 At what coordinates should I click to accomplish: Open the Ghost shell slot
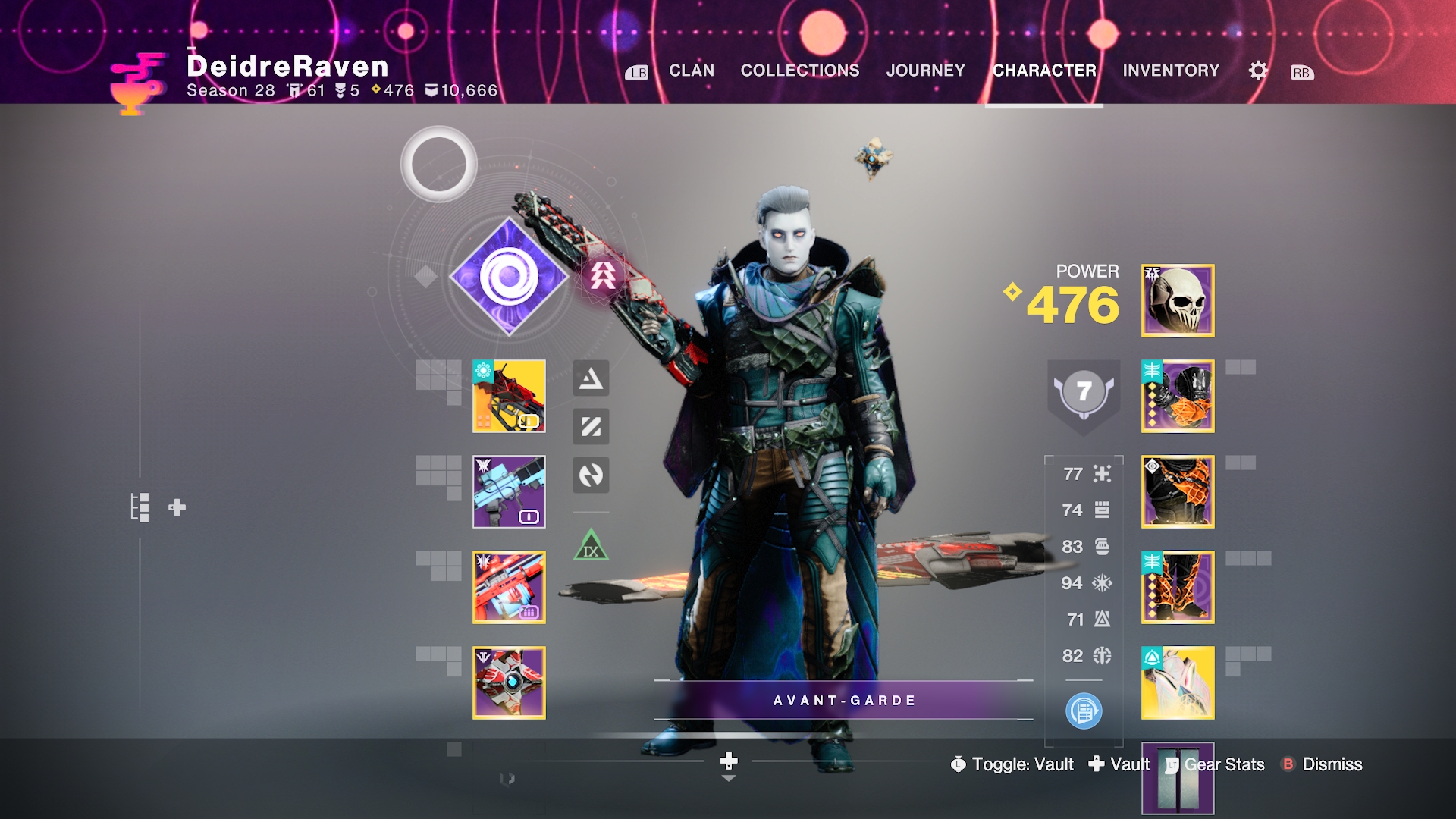pyautogui.click(x=509, y=682)
